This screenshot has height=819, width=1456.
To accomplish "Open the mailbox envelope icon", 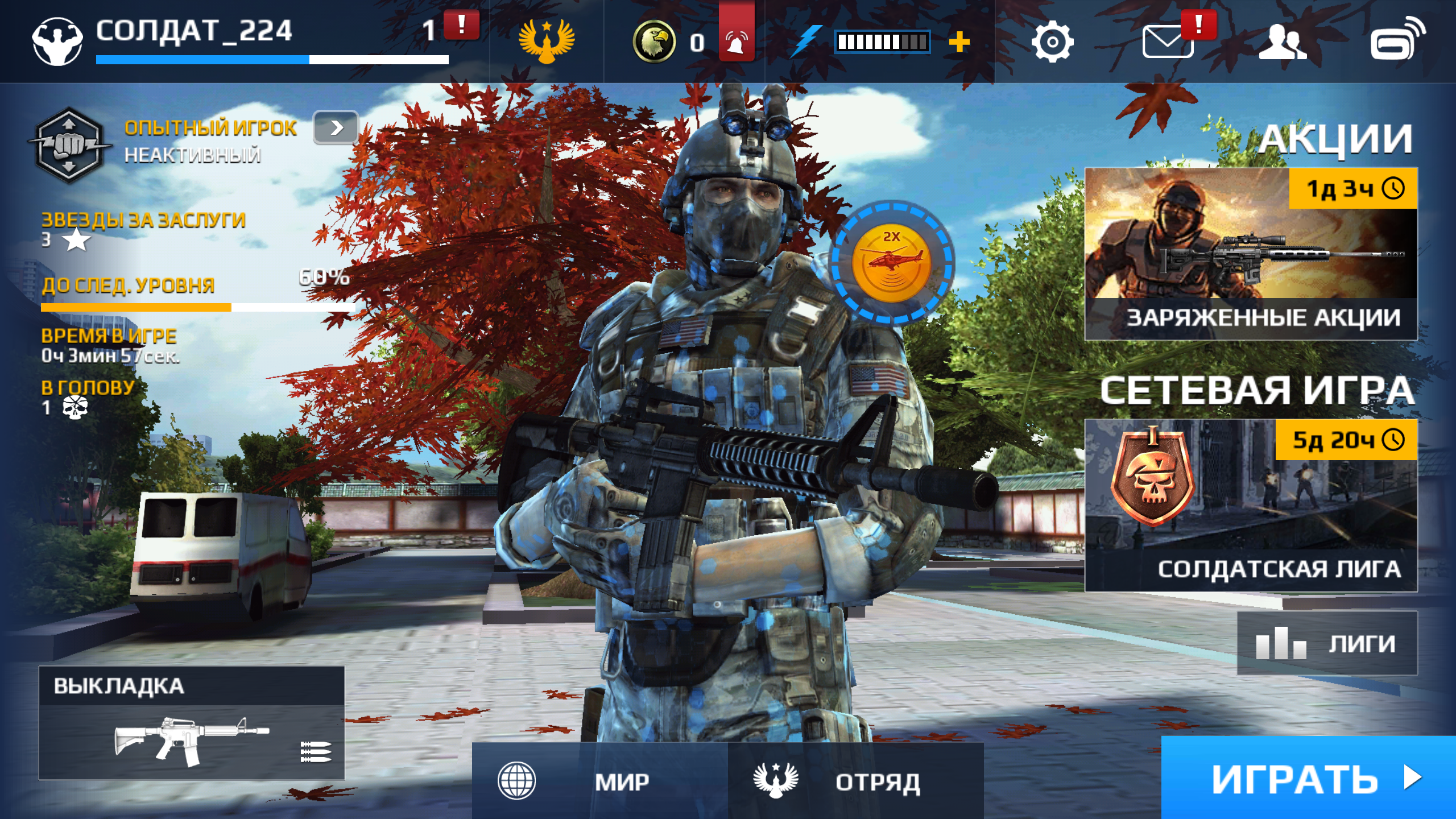I will (x=1167, y=42).
